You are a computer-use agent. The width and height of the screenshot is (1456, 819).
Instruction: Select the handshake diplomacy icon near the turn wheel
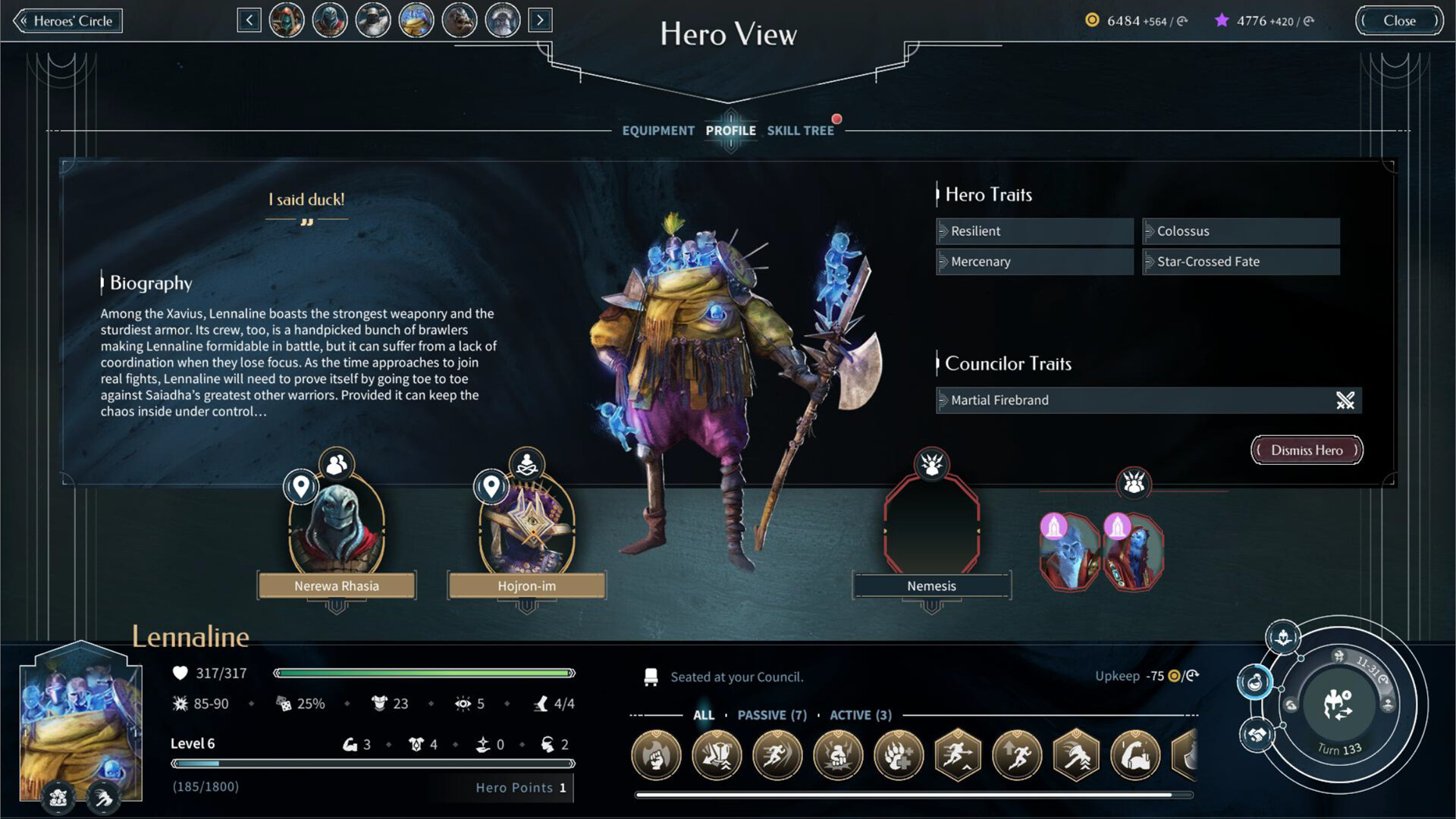click(1257, 733)
